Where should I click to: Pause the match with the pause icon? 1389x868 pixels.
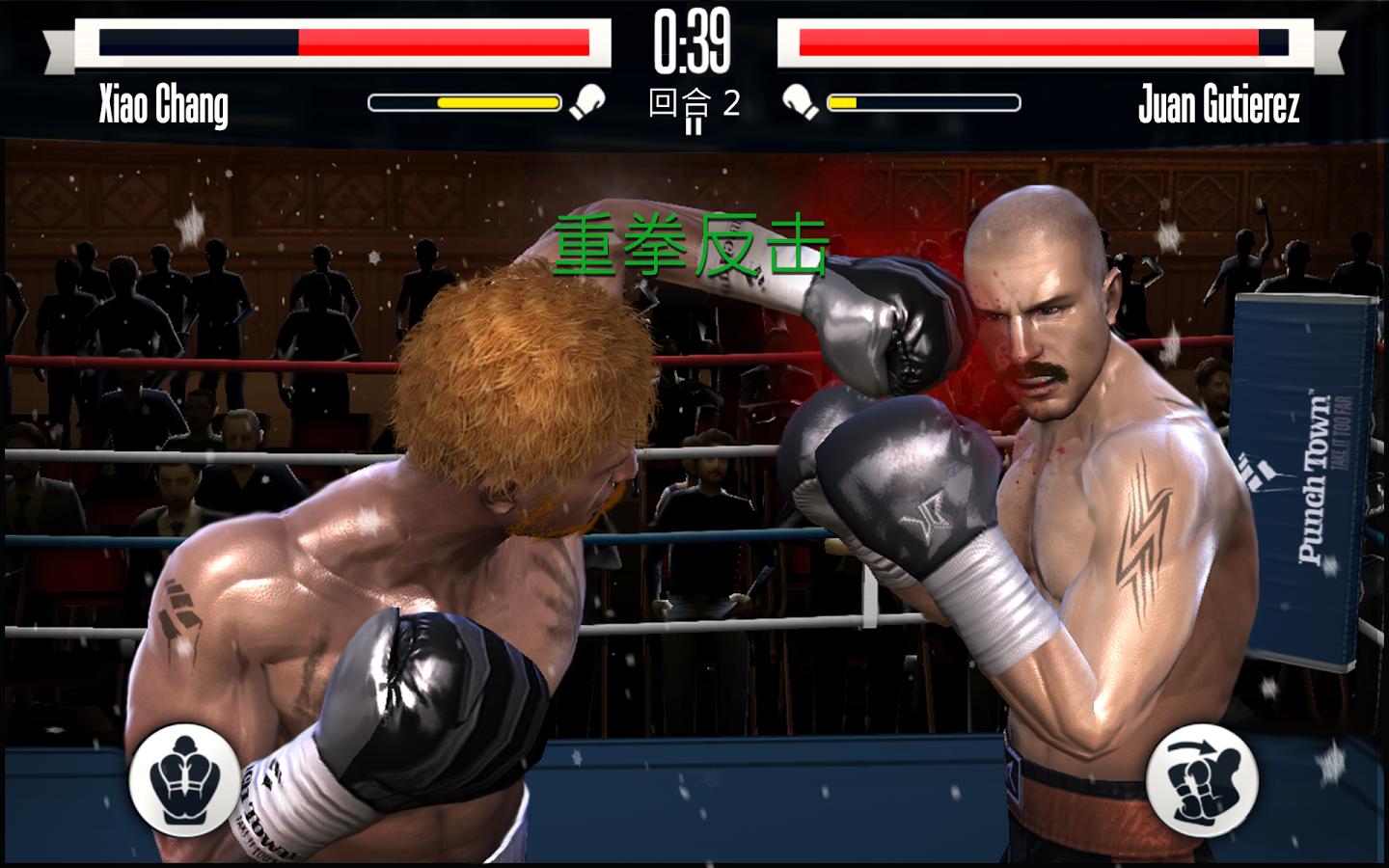[694, 123]
